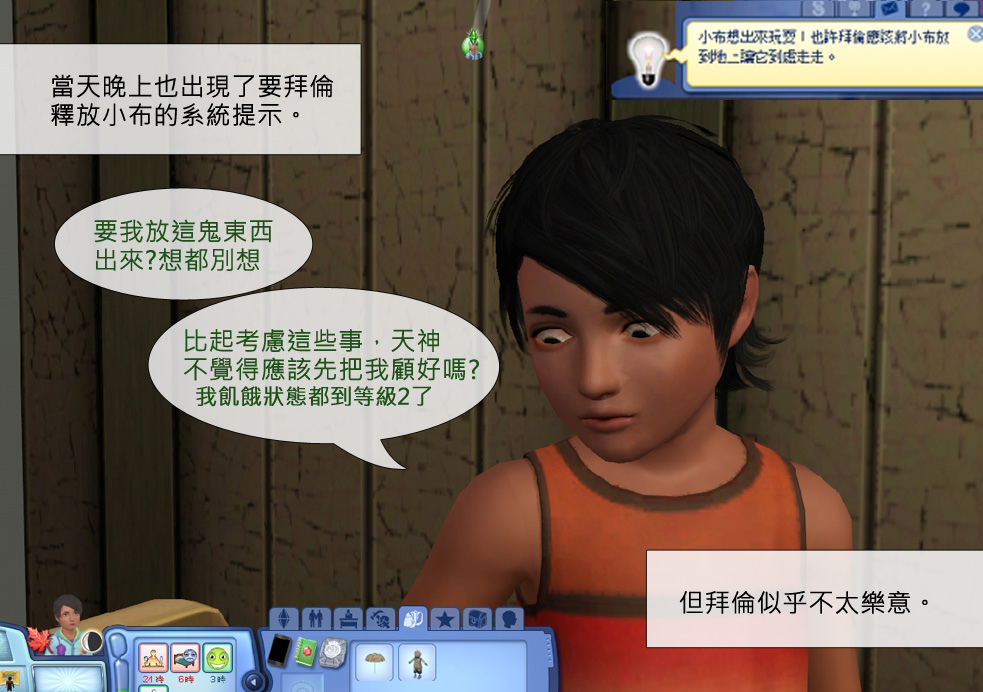Open the green journal book item
The width and height of the screenshot is (983, 692).
306,651
